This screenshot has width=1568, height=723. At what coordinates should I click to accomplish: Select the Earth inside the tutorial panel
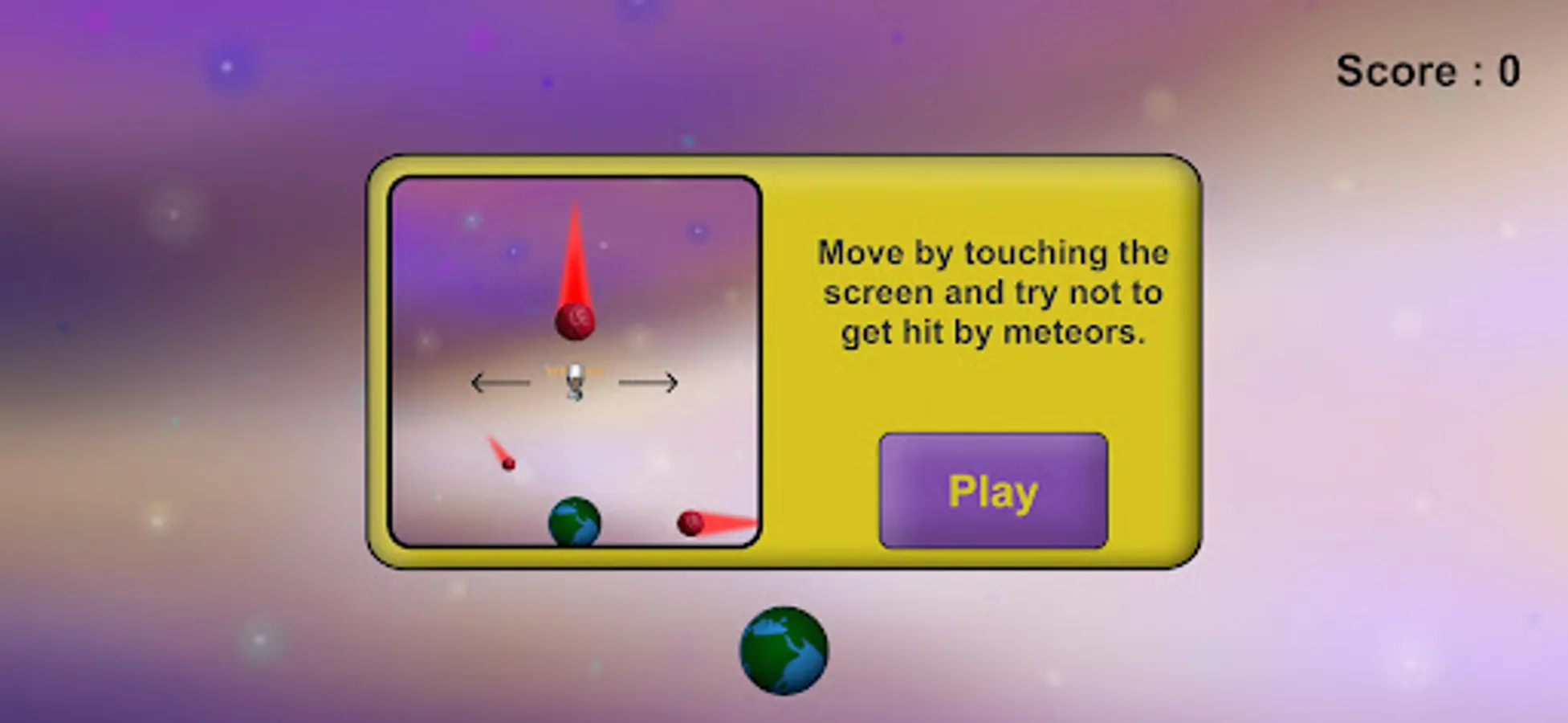[574, 522]
